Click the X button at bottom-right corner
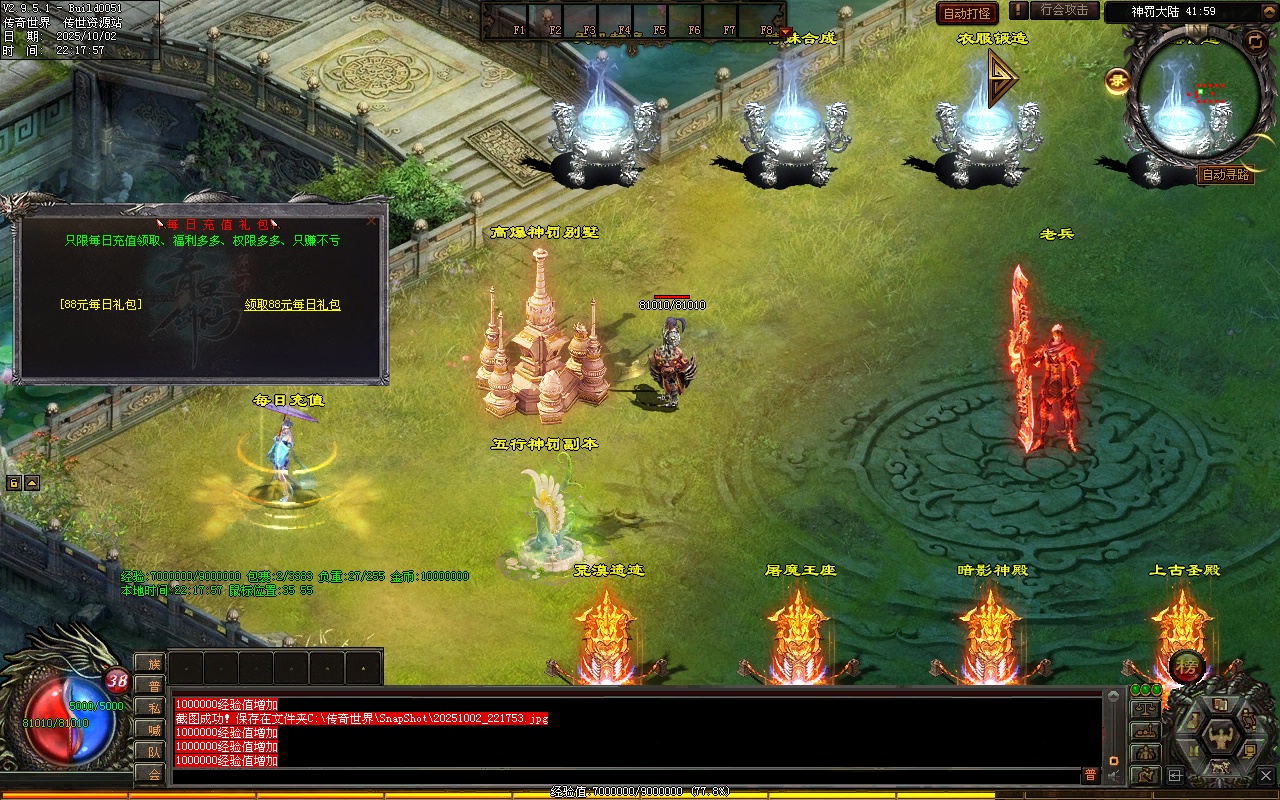The width and height of the screenshot is (1280, 800). coord(1265,775)
